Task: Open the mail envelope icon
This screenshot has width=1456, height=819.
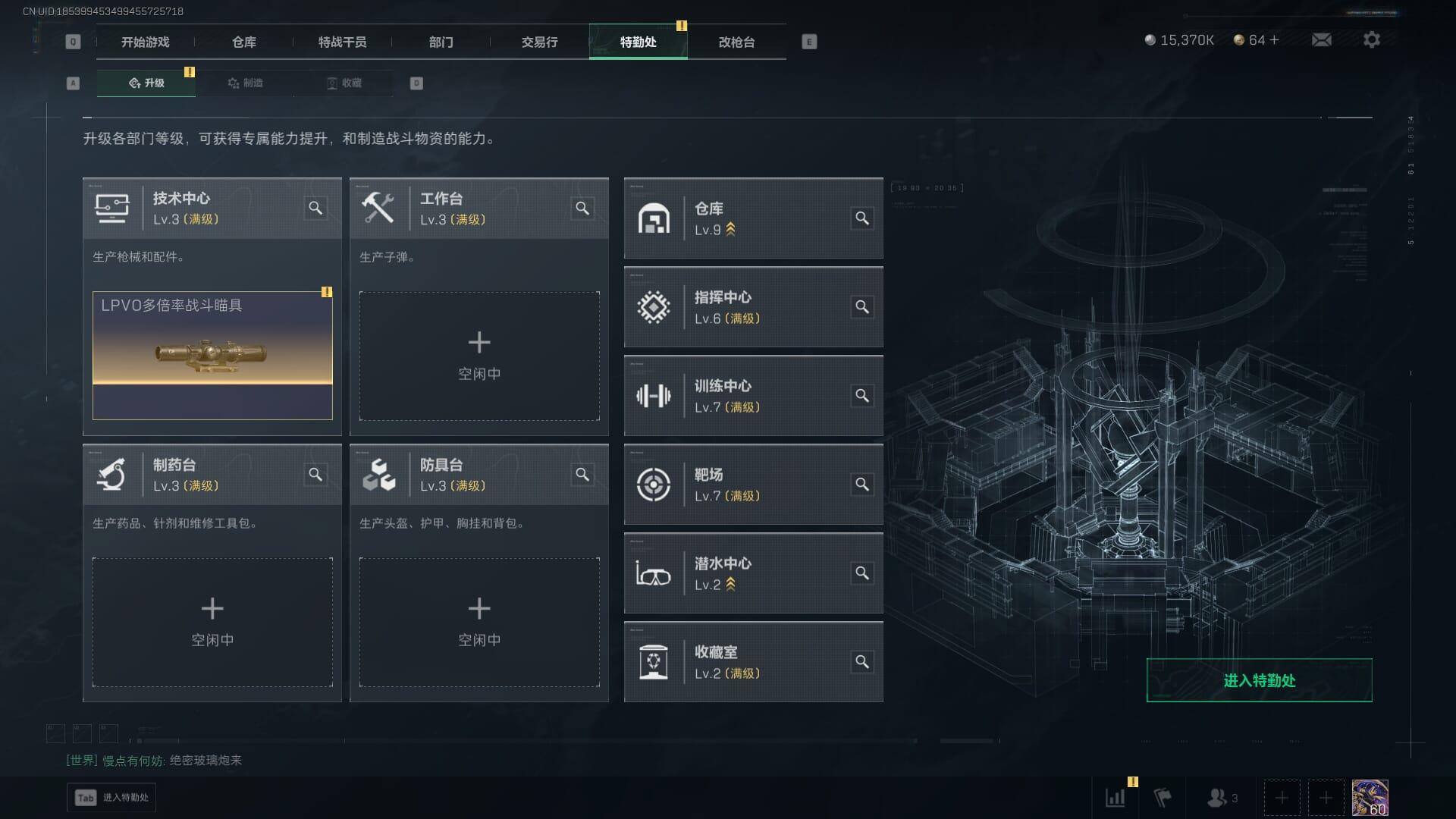Action: [x=1322, y=39]
